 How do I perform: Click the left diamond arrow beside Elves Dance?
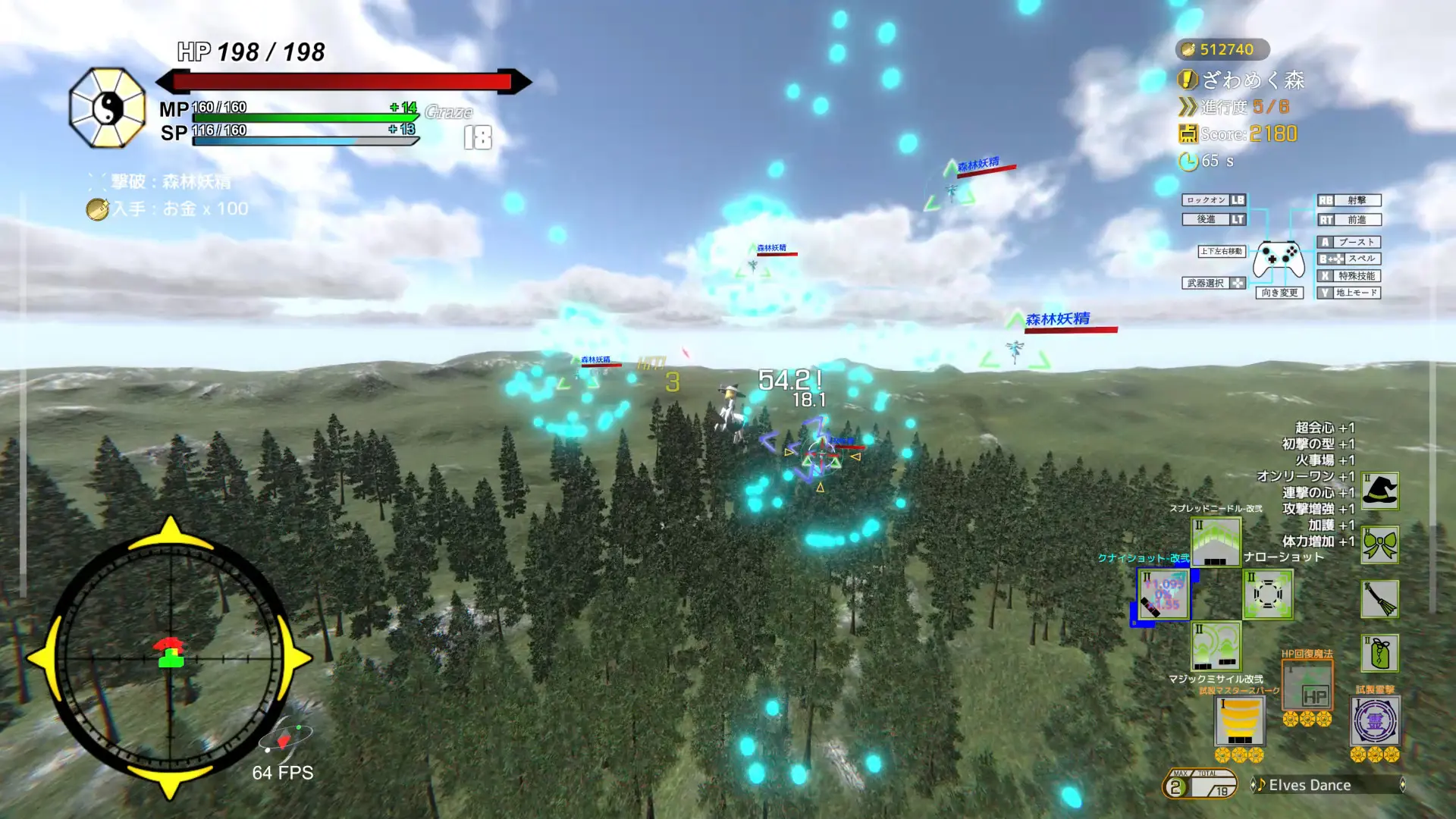[1254, 784]
